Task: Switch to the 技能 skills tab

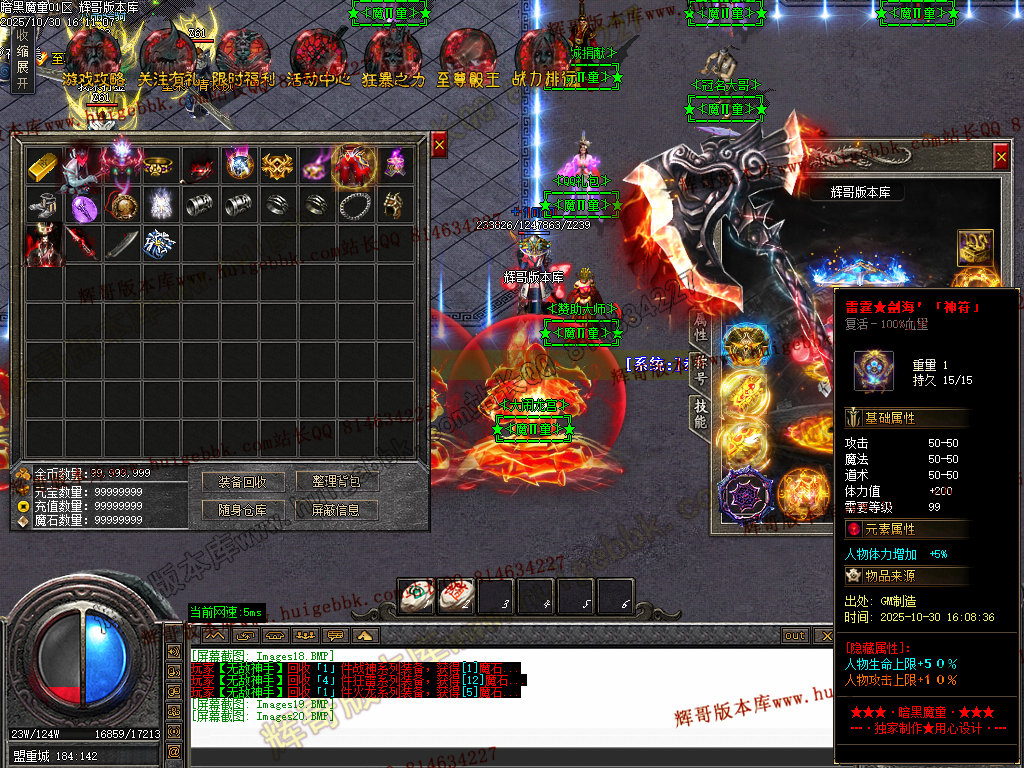Action: point(700,412)
